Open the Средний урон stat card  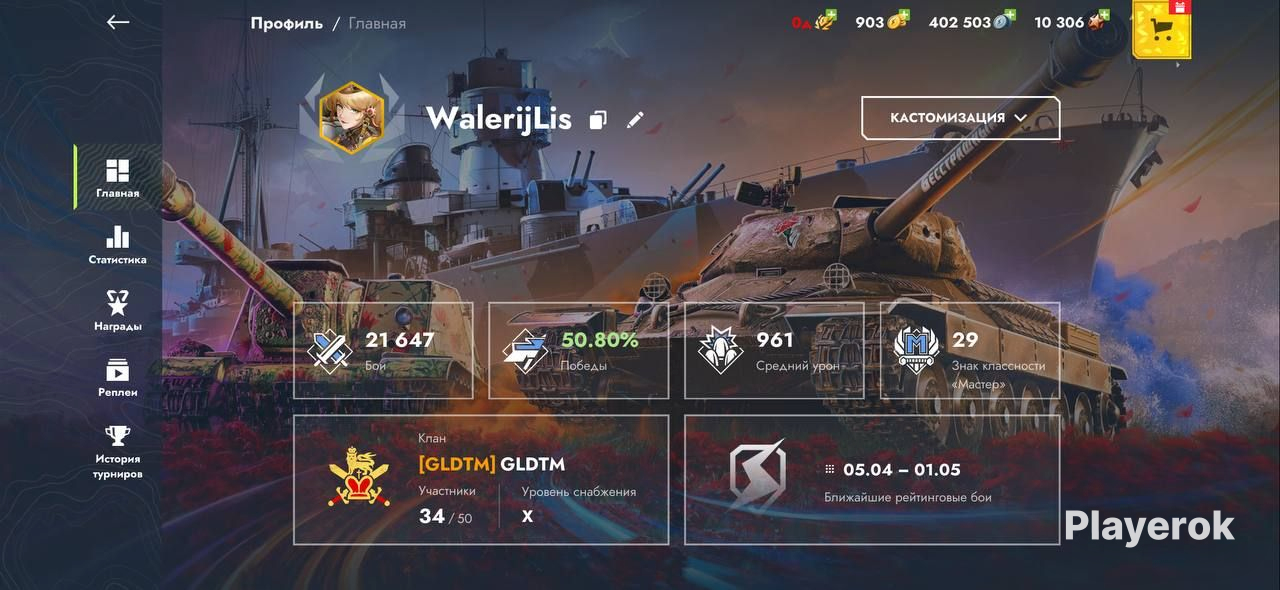tap(774, 351)
